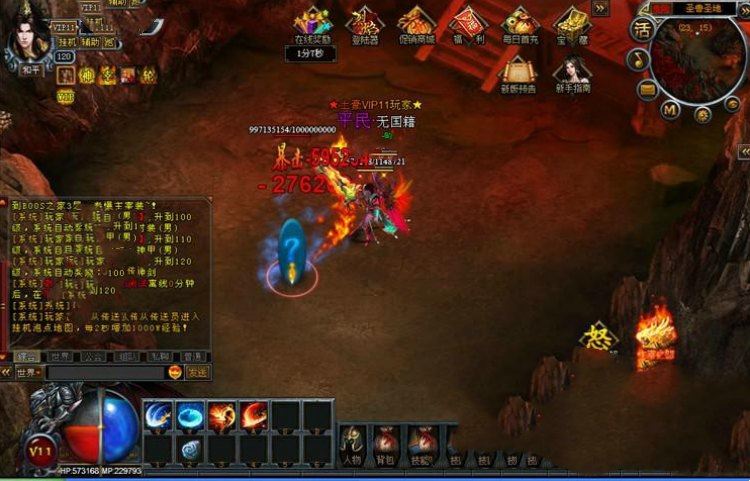Open the 登陆器 launcher icon
Image resolution: width=750 pixels, height=481 pixels.
tap(364, 21)
